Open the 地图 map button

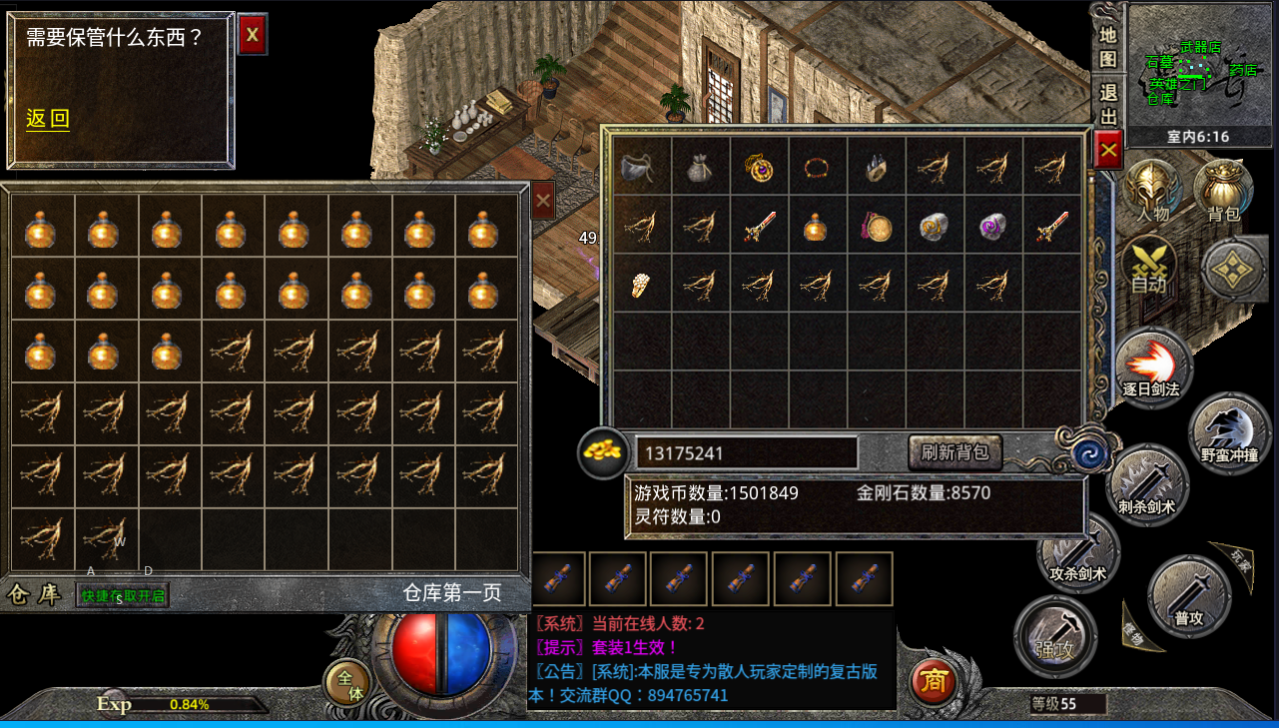click(x=1108, y=46)
